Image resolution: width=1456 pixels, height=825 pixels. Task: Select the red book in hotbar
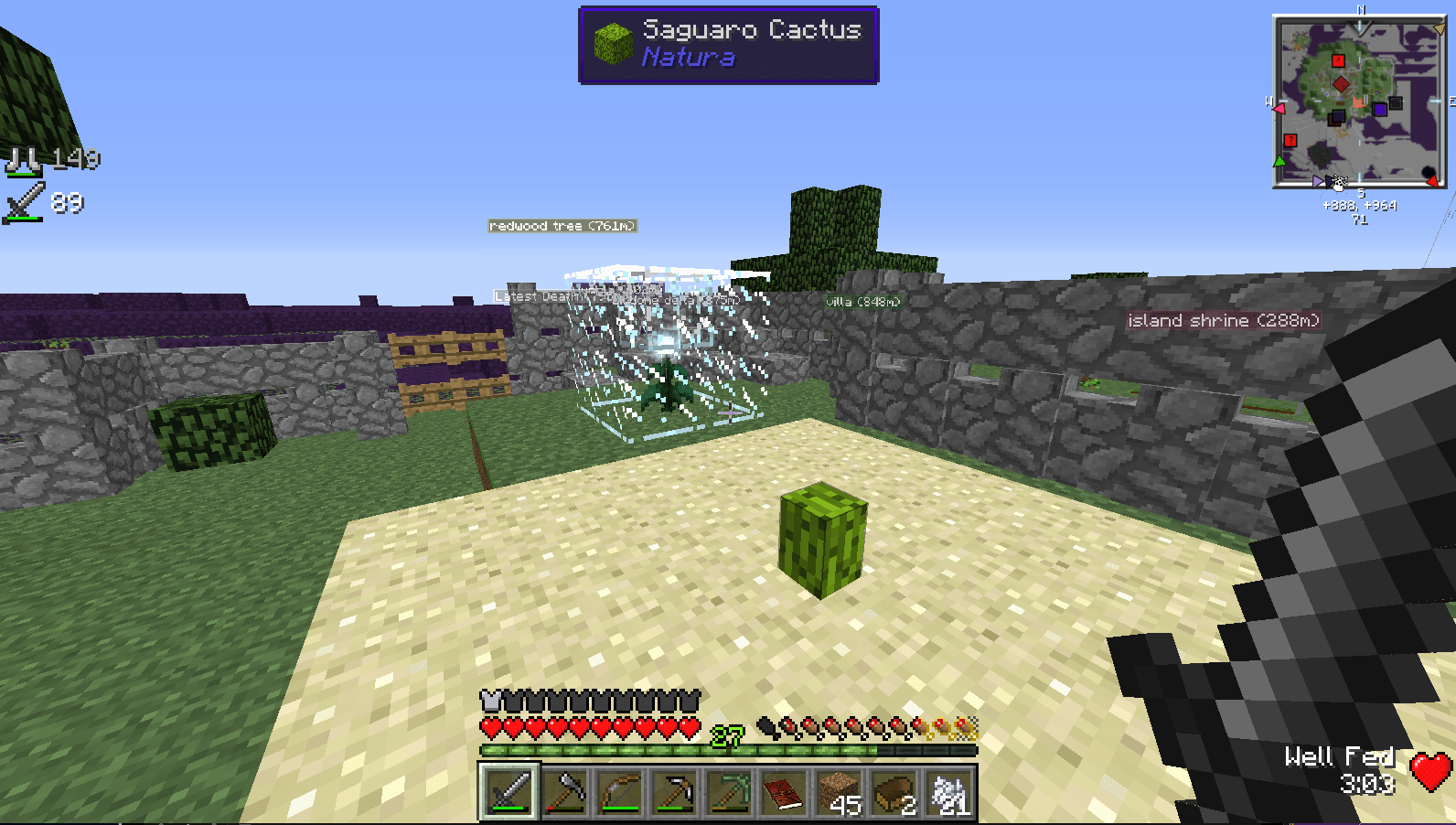(784, 792)
